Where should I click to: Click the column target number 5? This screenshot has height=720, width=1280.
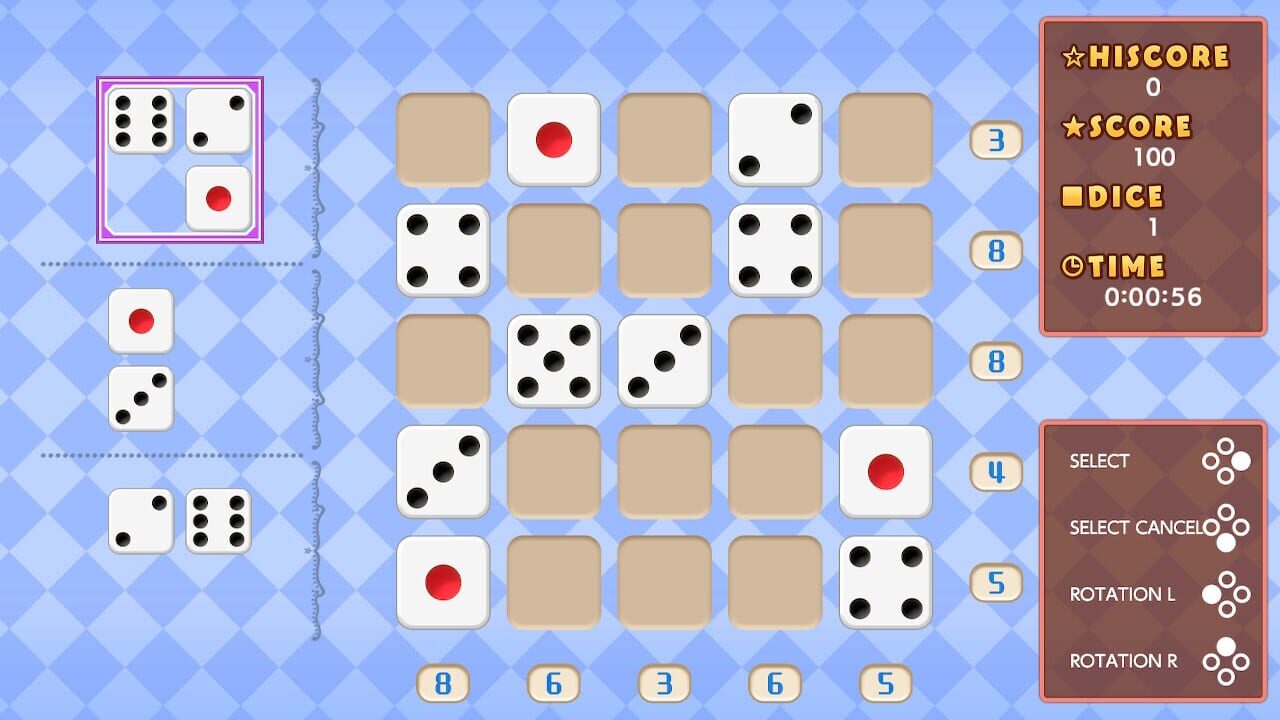(x=884, y=683)
